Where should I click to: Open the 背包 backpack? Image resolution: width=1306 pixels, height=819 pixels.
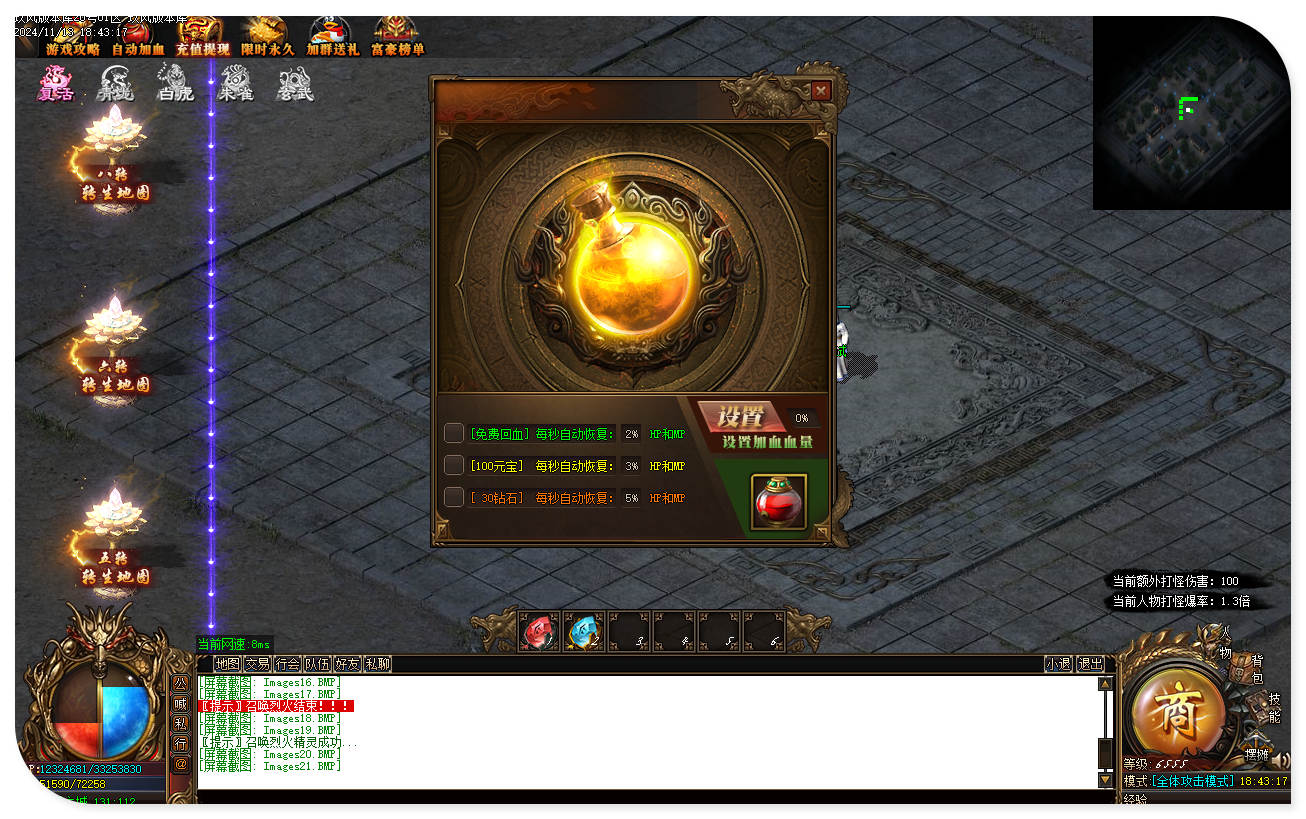point(1257,670)
